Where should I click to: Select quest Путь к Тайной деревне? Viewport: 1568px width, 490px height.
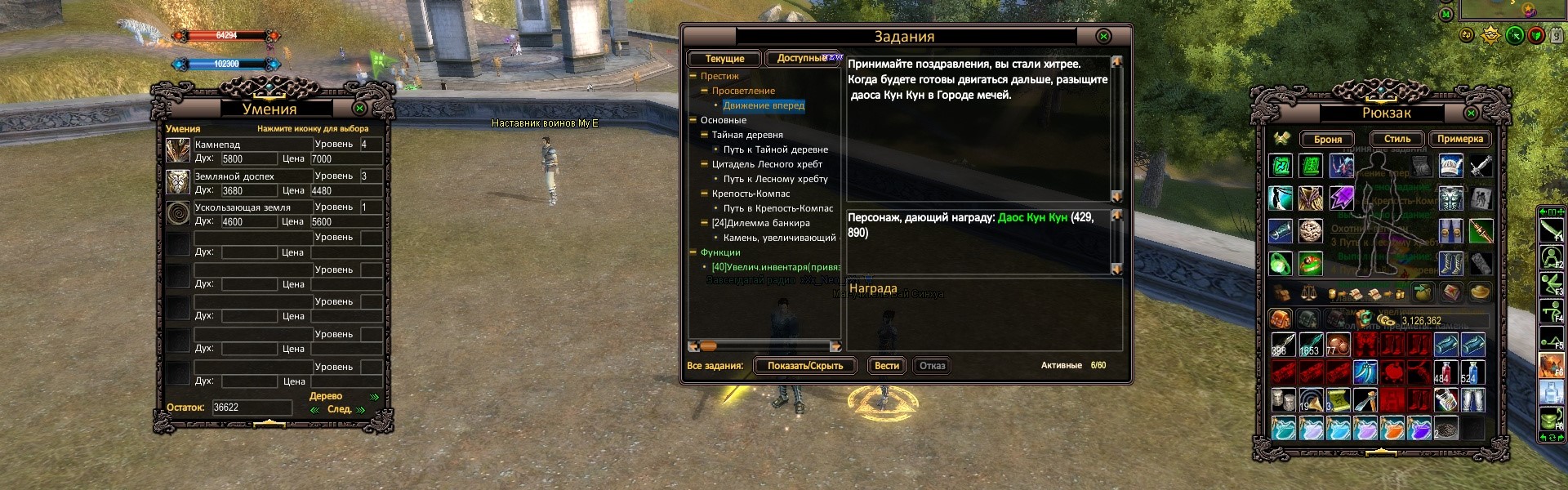(x=775, y=149)
